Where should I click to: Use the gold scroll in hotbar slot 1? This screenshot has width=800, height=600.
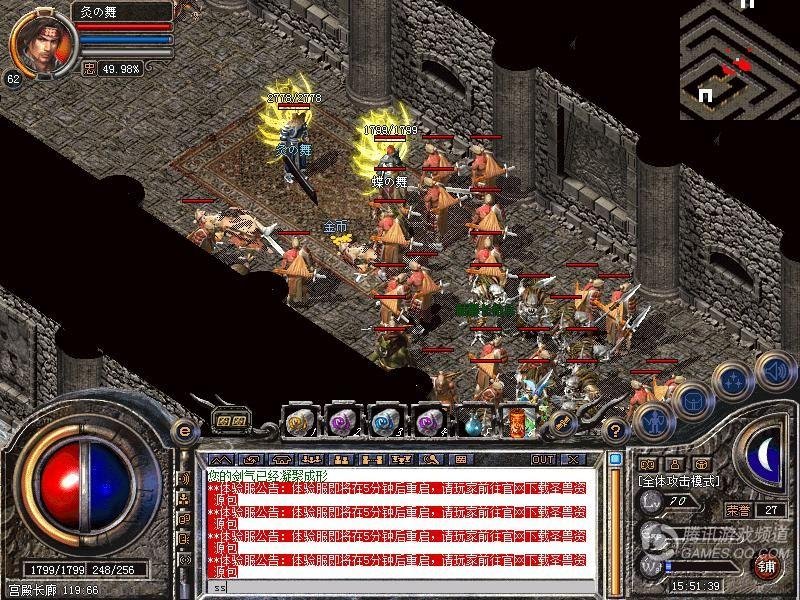point(301,422)
